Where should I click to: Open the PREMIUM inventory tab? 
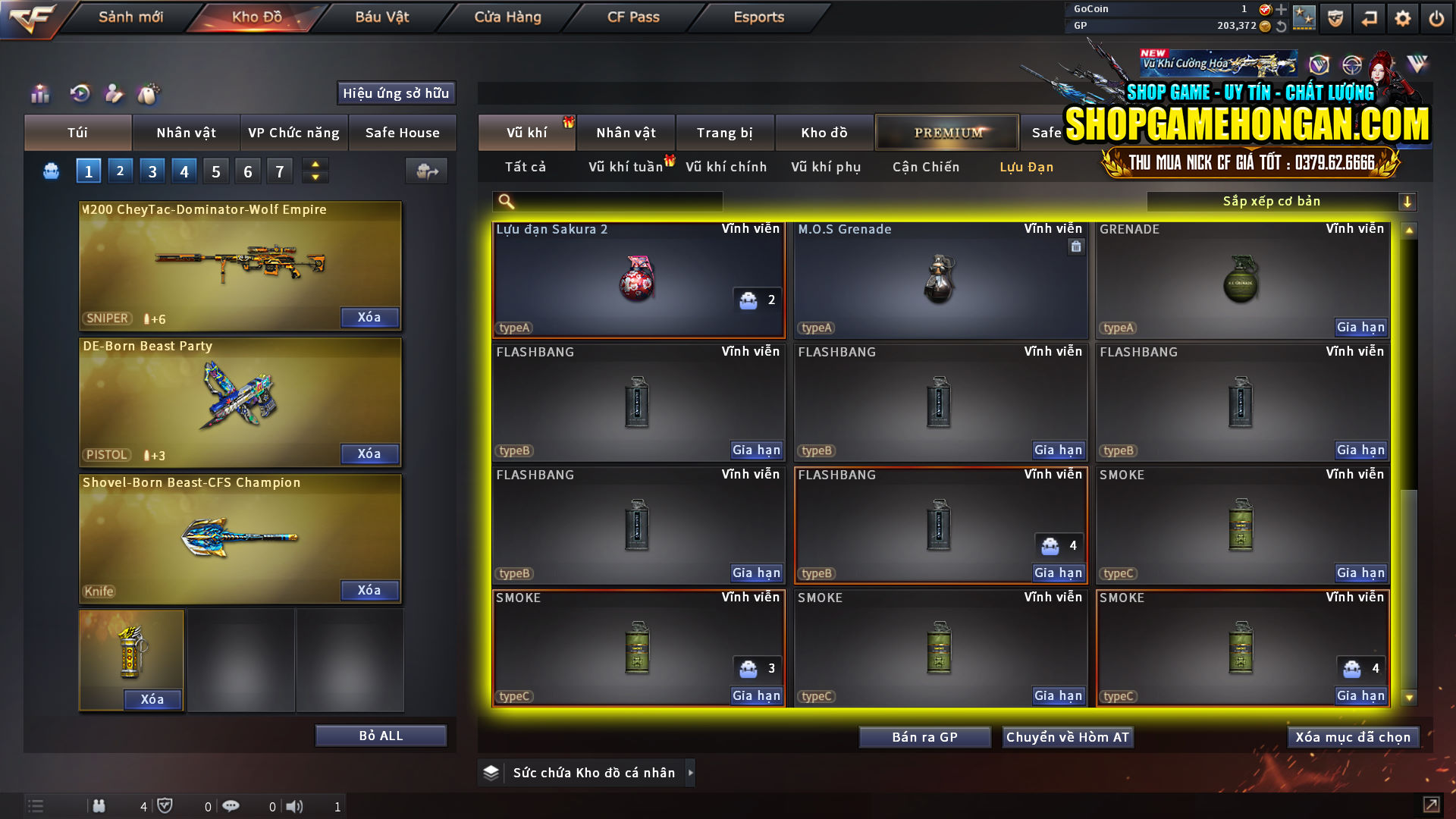[x=946, y=132]
